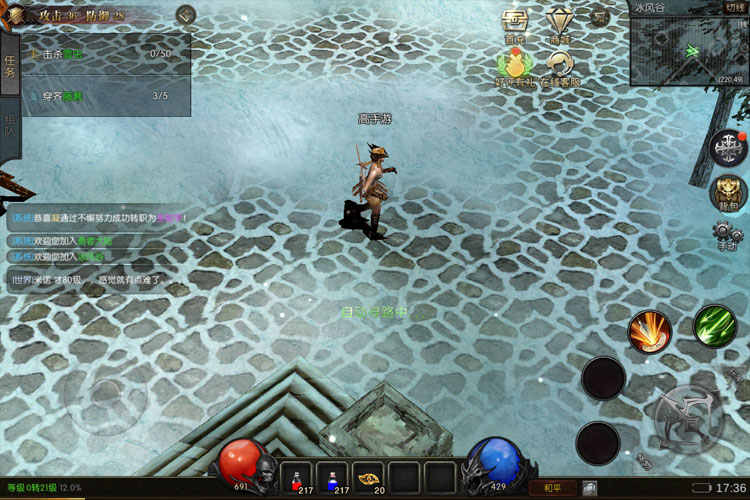Screen dimensions: 750x500
Task: Claim the 好评有礼 review gift
Action: pyautogui.click(x=514, y=66)
